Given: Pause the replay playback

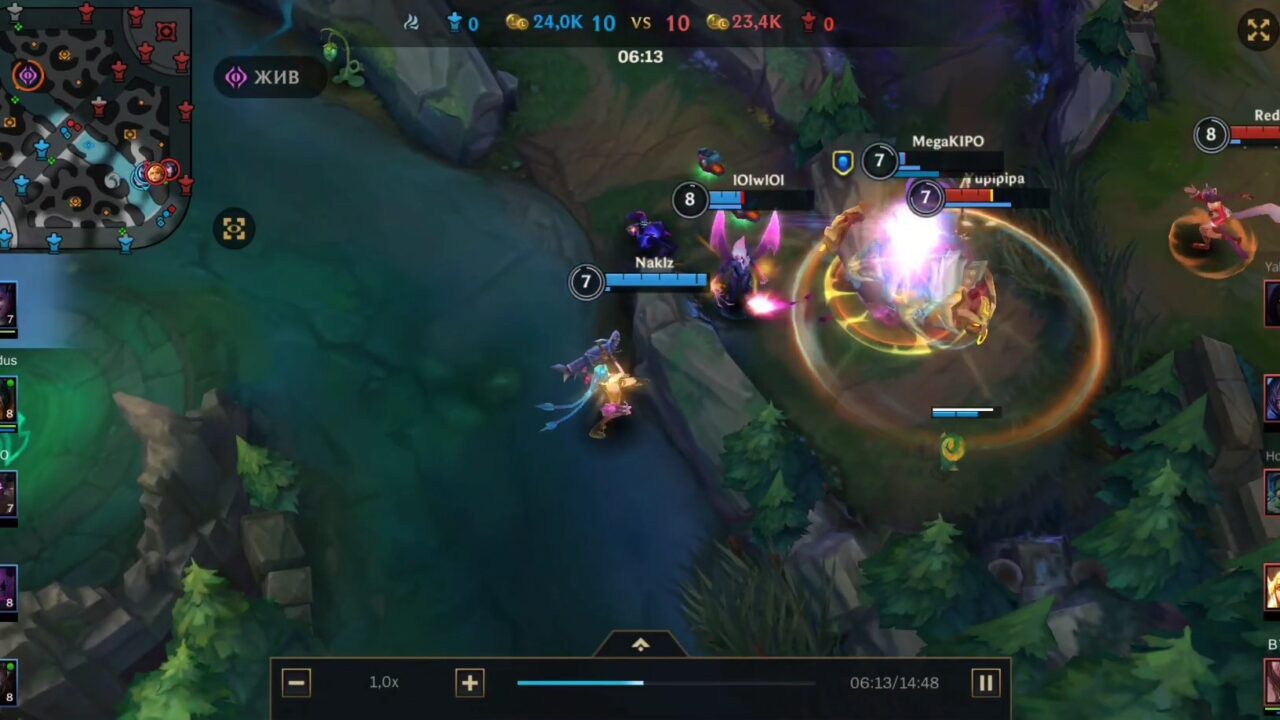Looking at the screenshot, I should coord(986,682).
